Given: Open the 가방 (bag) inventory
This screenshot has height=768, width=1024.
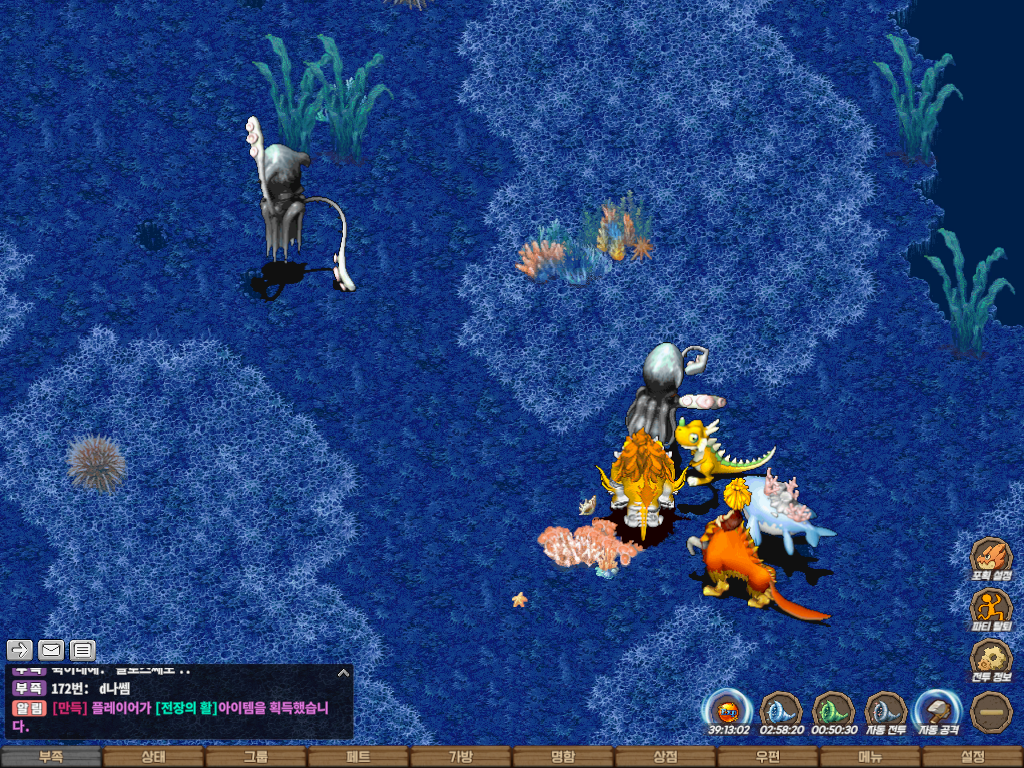Looking at the screenshot, I should [460, 757].
